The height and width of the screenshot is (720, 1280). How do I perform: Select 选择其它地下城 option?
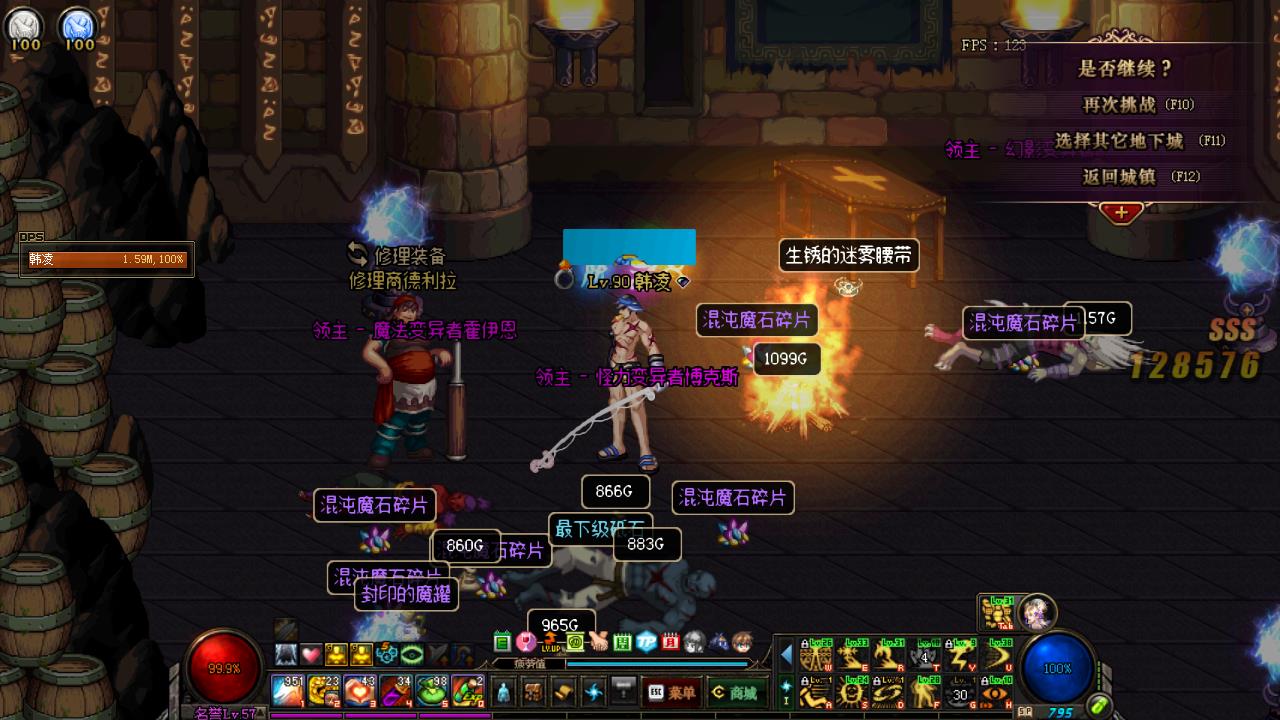[x=1139, y=141]
